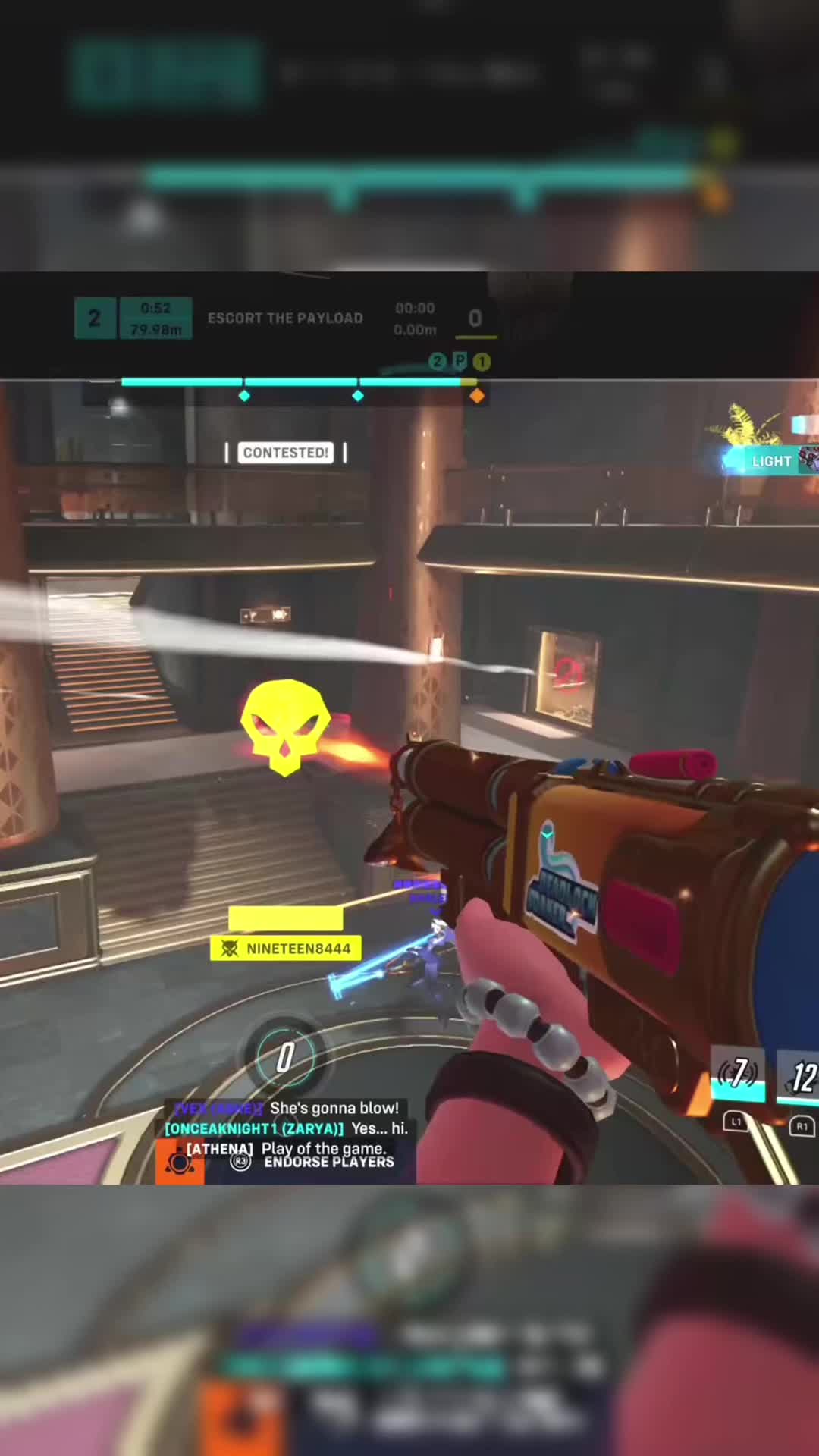819x1456 pixels.
Task: Select the Escort the Payload objective tracker
Action: 285,318
